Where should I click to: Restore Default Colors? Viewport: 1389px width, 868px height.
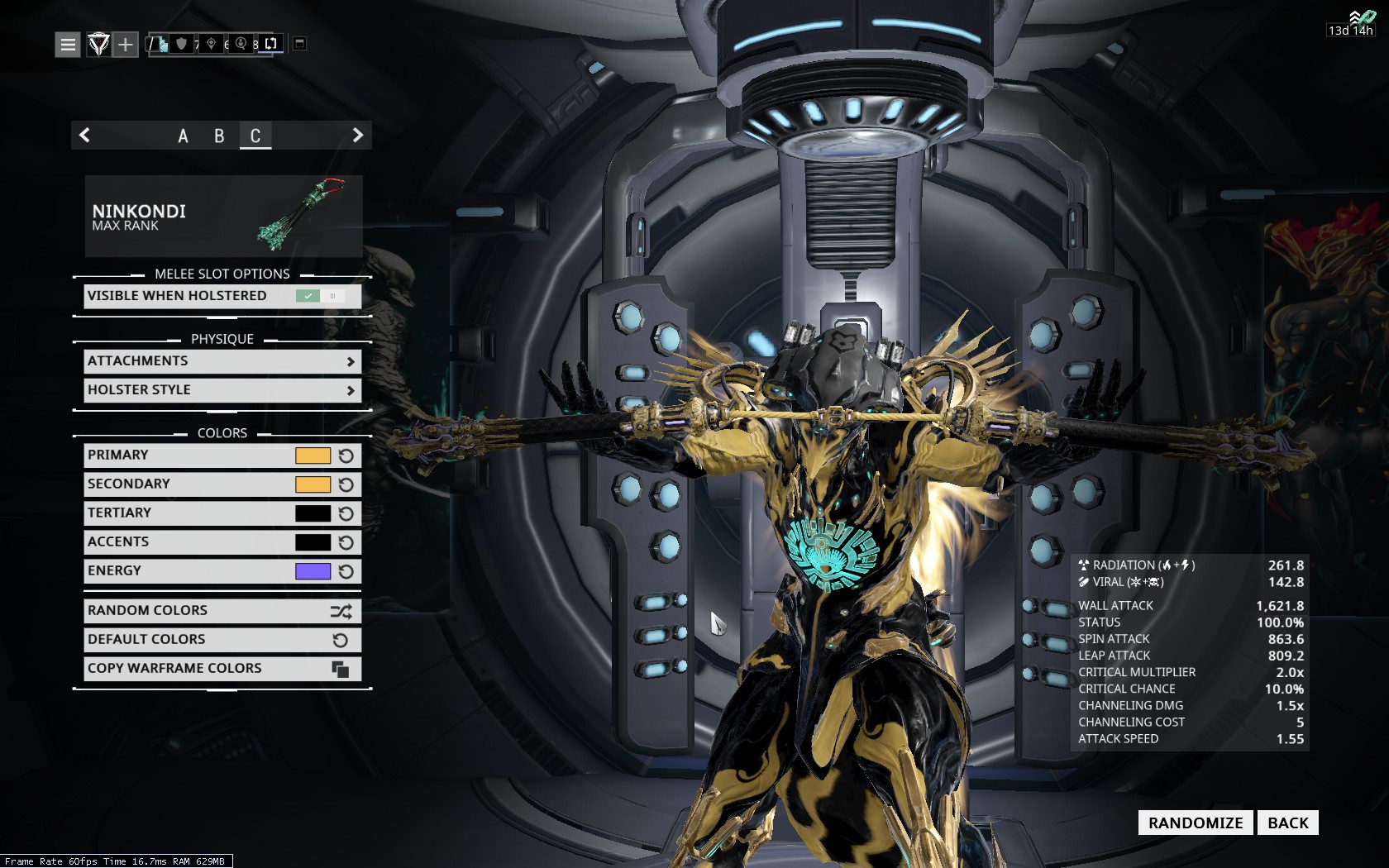click(x=222, y=640)
